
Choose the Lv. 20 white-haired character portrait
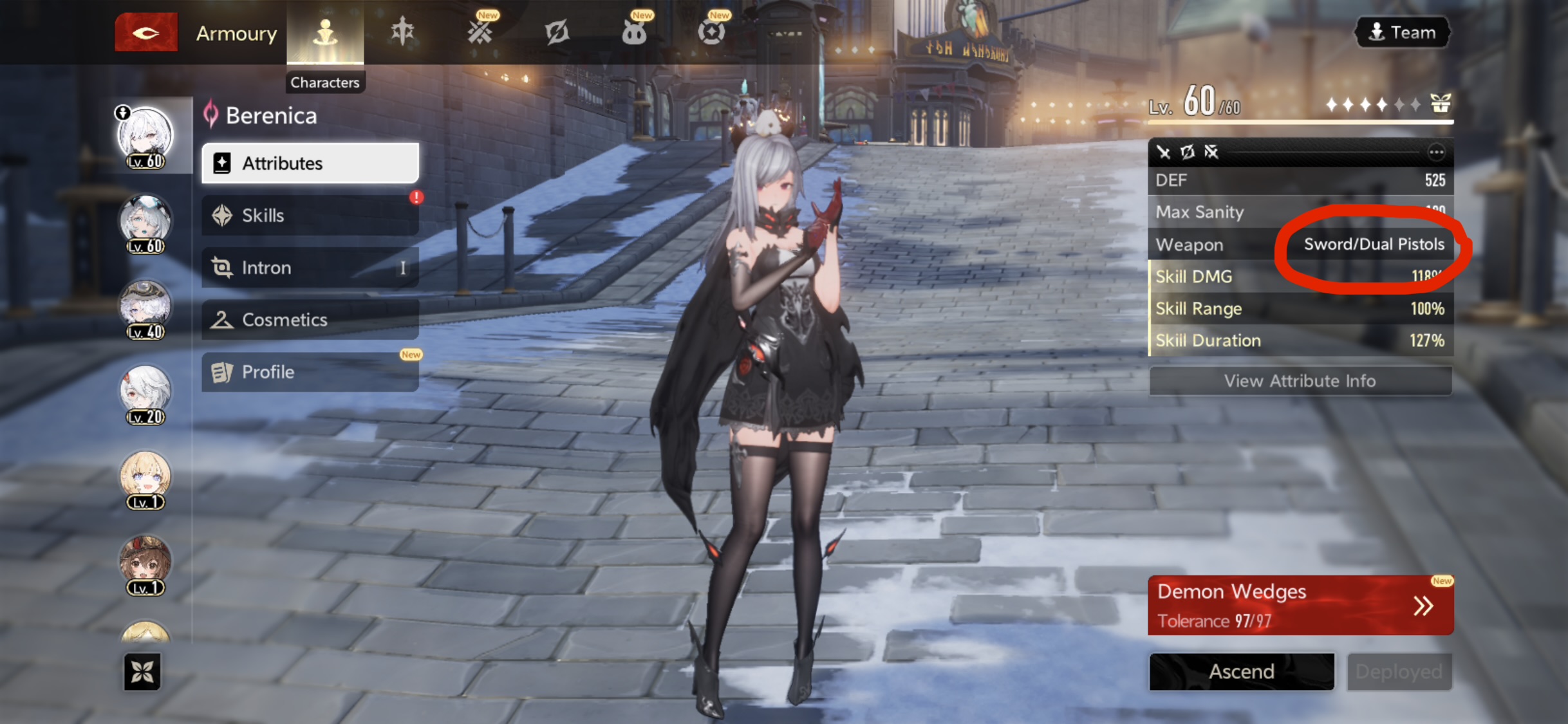pos(145,394)
